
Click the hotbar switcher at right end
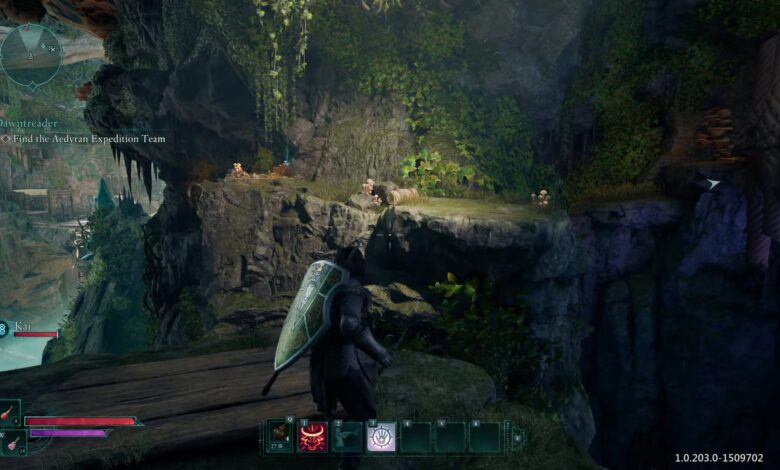517,437
